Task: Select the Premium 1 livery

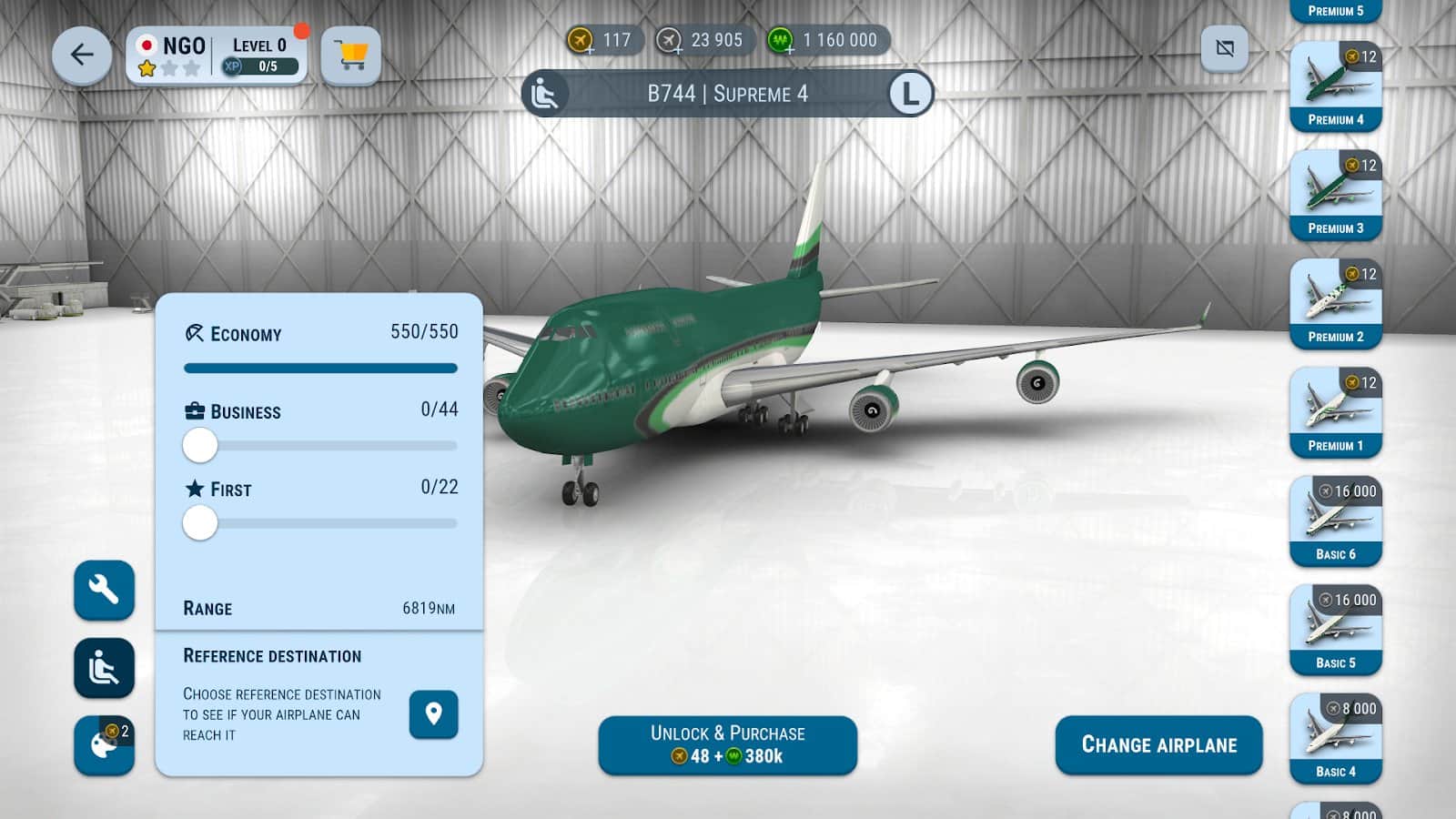Action: (1335, 412)
